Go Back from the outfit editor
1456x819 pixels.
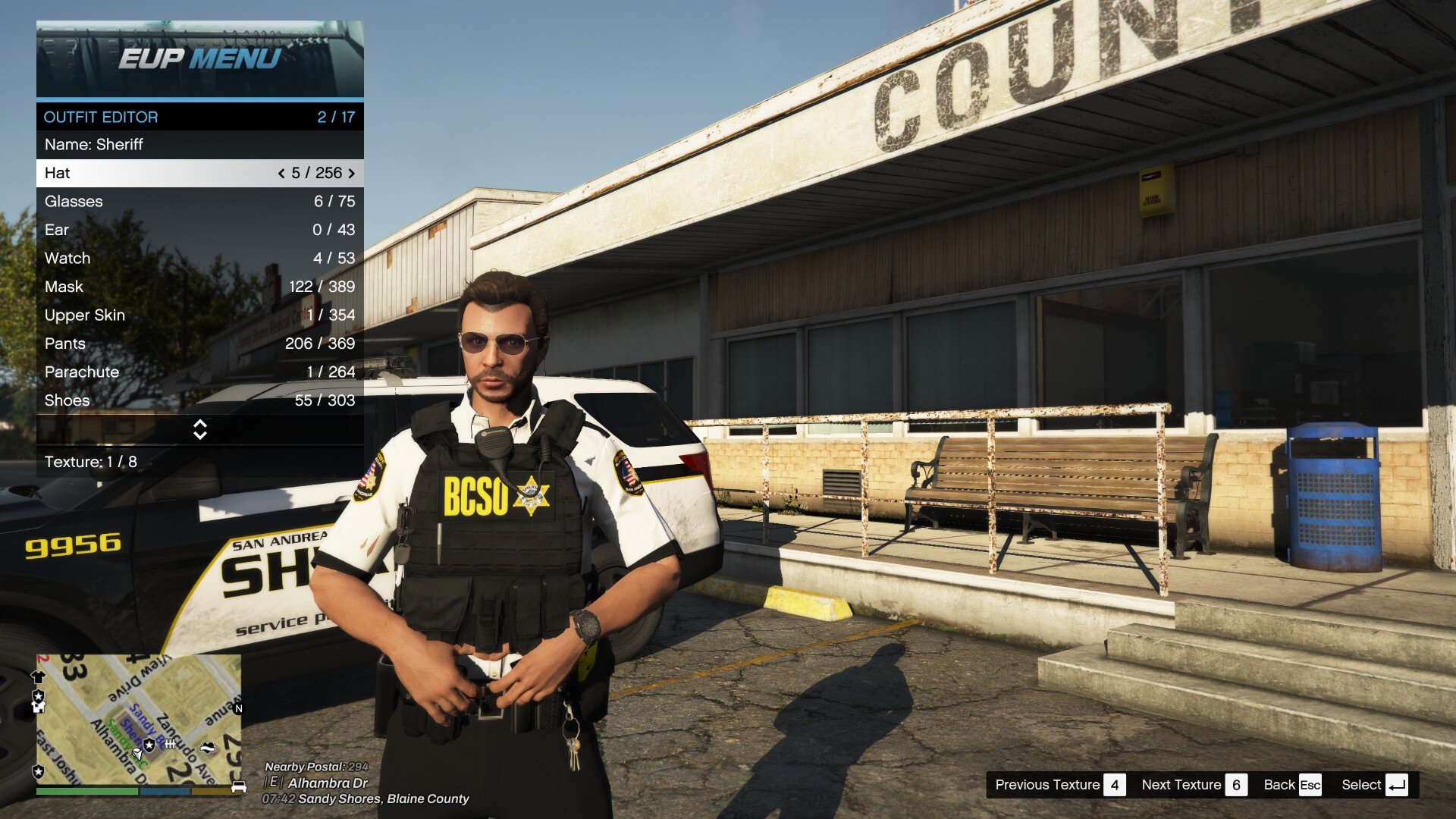(1292, 785)
